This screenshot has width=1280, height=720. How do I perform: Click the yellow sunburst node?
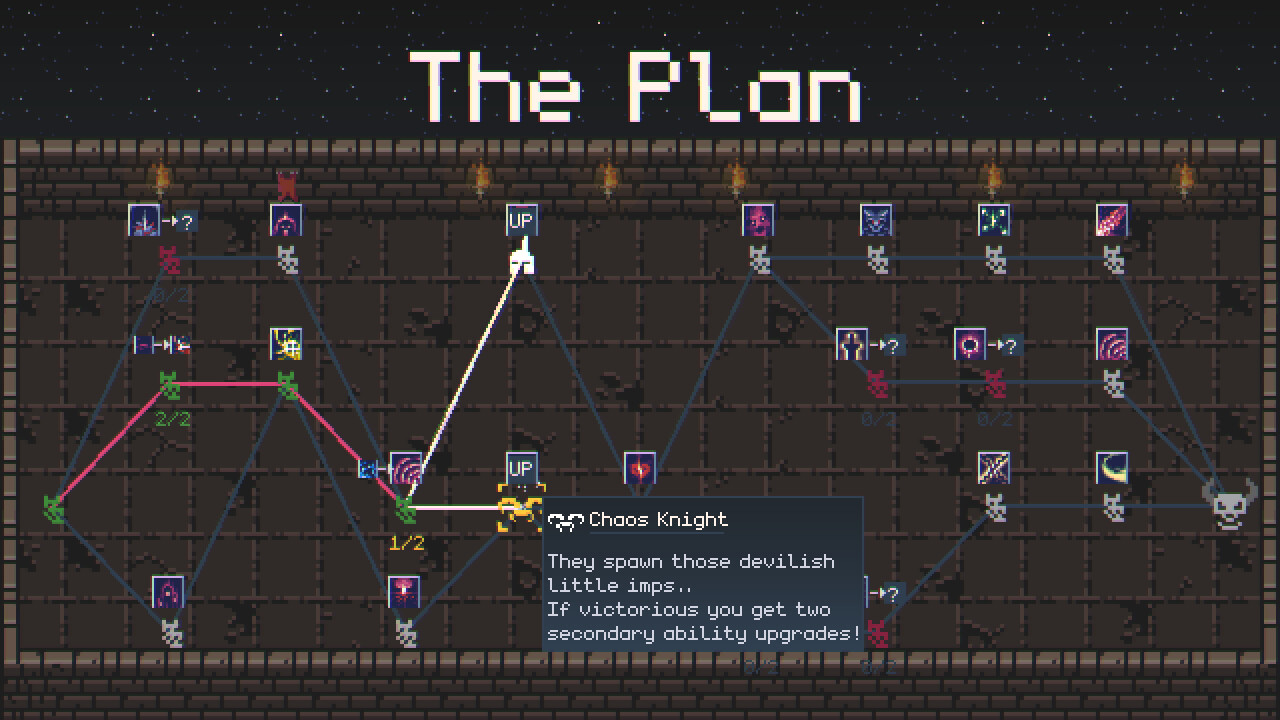click(285, 343)
